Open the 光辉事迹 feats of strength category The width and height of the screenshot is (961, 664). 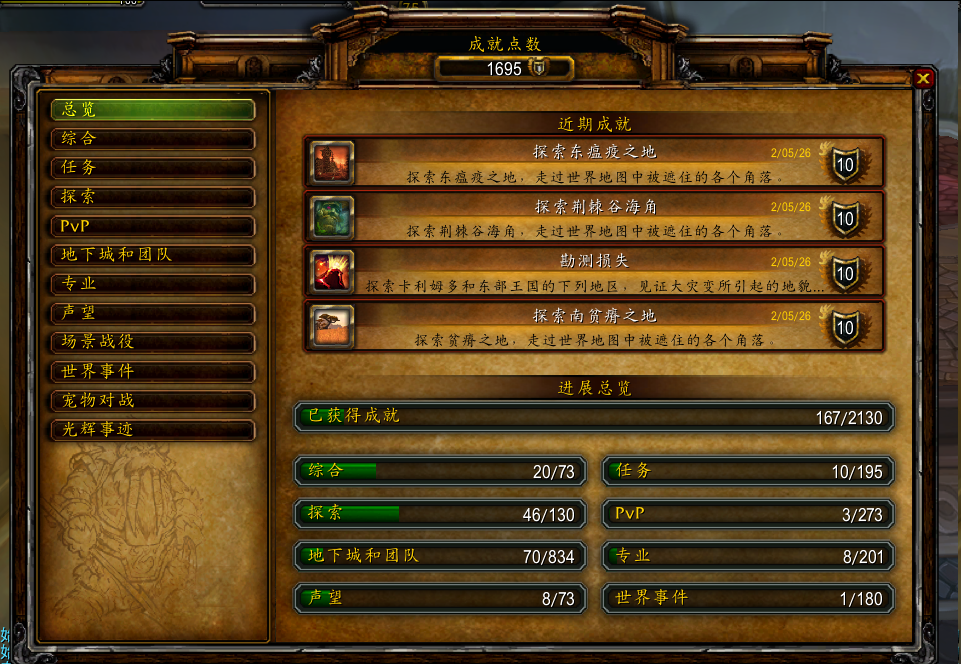(x=153, y=429)
